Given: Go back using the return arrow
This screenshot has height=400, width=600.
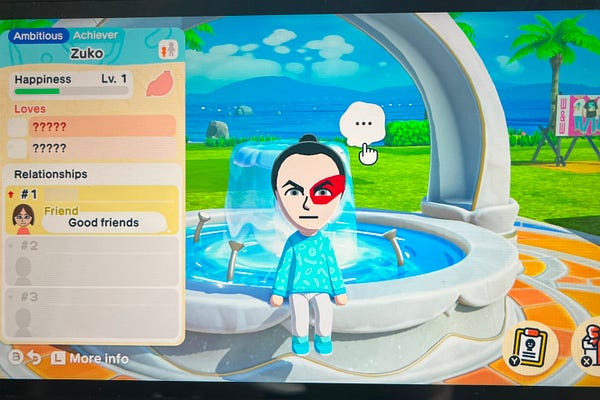Looking at the screenshot, I should (x=33, y=358).
